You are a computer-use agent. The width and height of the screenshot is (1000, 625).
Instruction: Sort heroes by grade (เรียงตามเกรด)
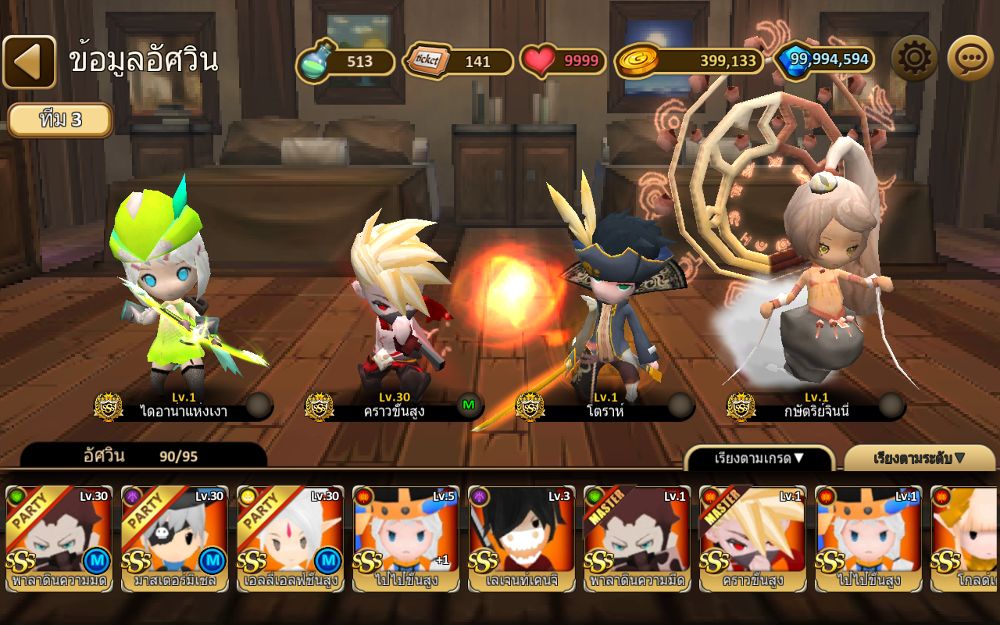point(759,459)
